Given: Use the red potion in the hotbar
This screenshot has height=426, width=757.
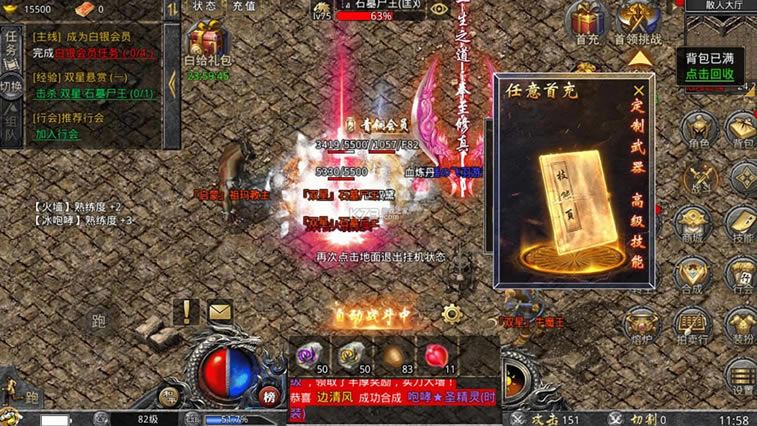Looking at the screenshot, I should pyautogui.click(x=435, y=354).
